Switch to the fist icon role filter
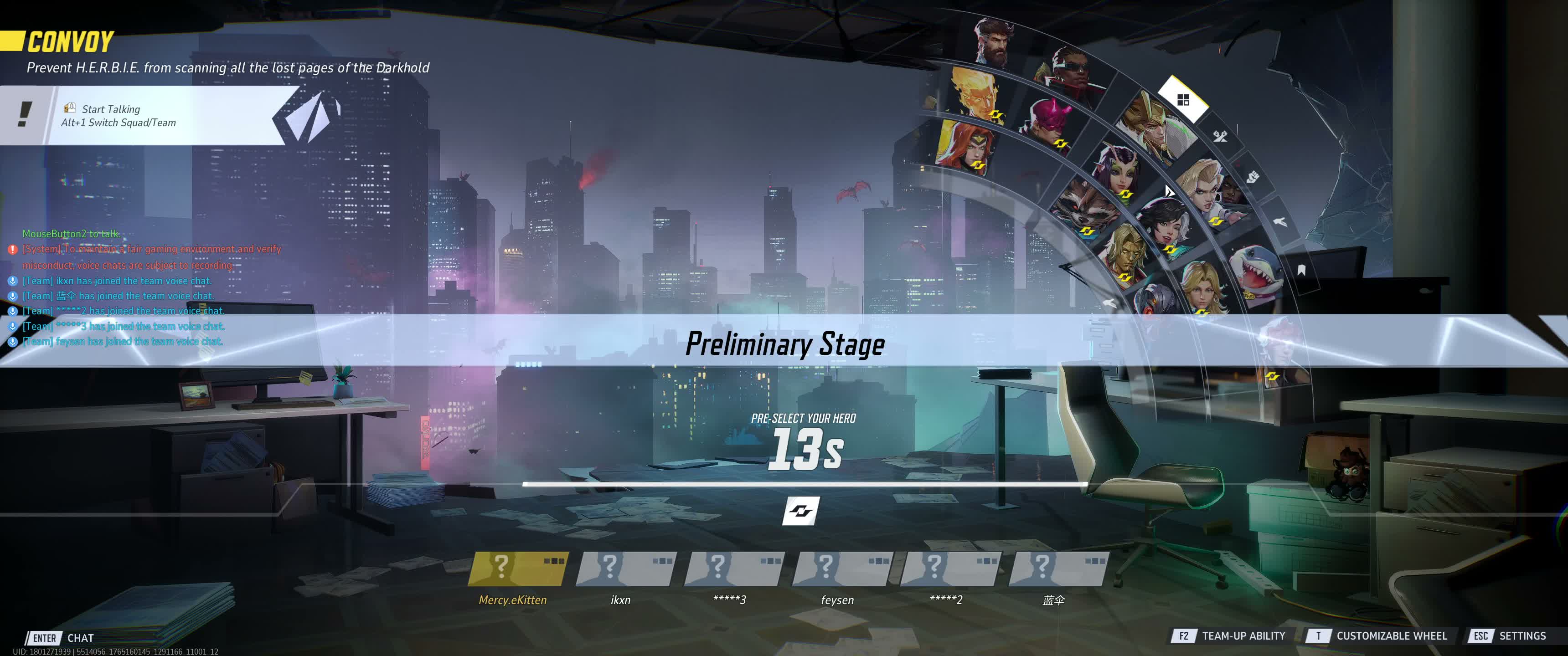The width and height of the screenshot is (1568, 656). coord(1252,177)
